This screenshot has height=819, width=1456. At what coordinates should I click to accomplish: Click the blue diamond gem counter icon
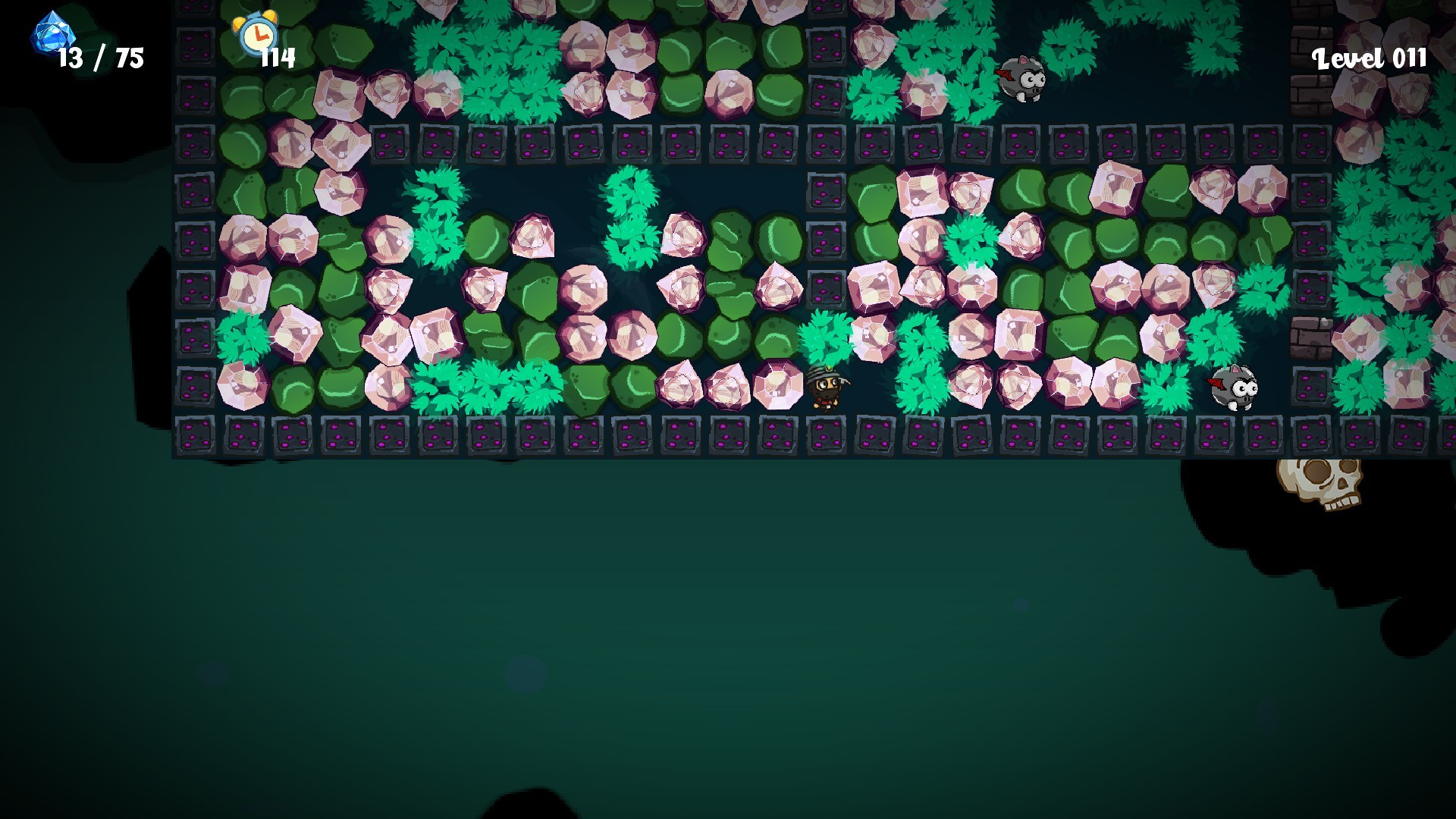tap(52, 36)
